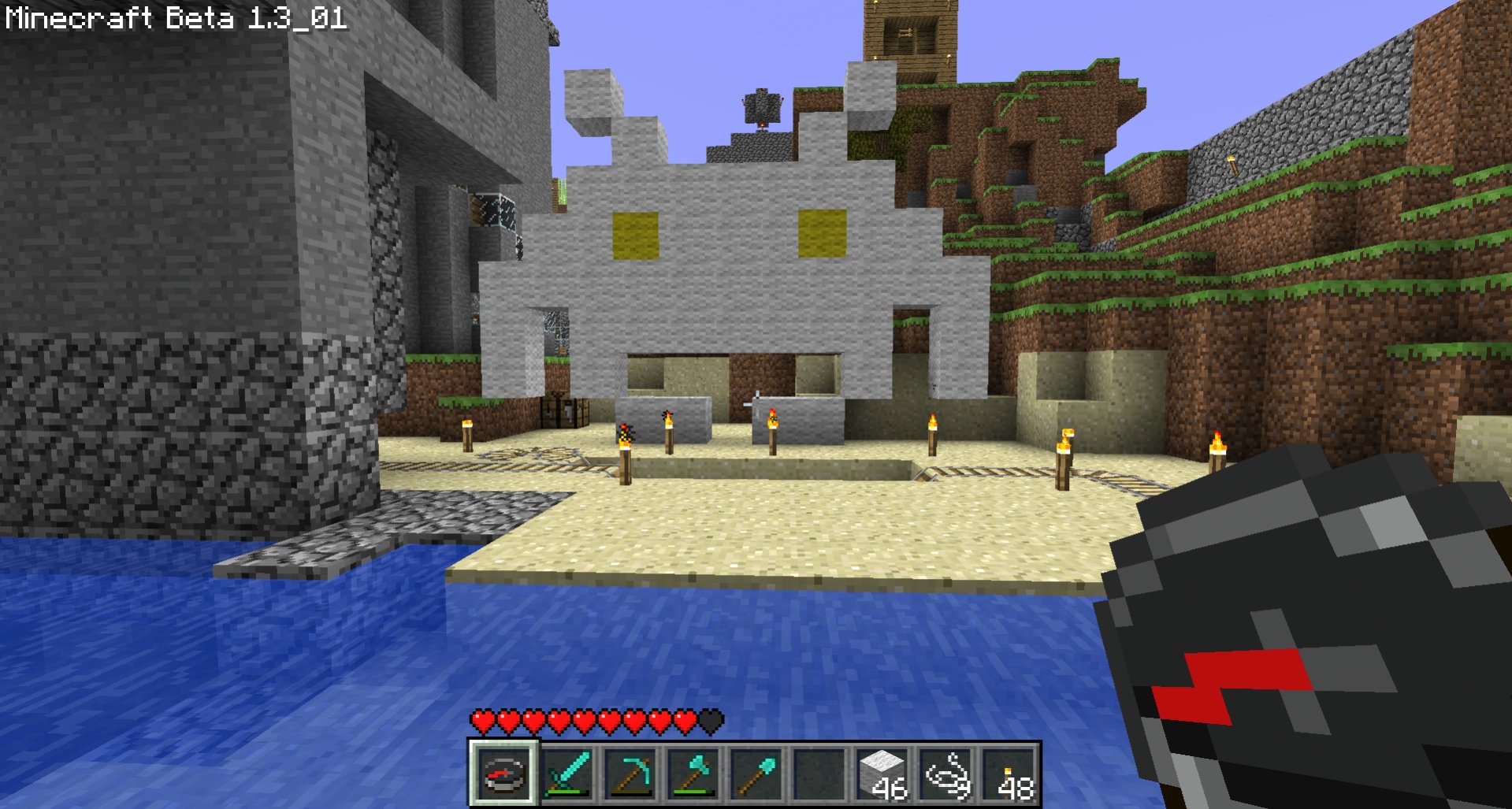Viewport: 1512px width, 809px height.
Task: Pick the diamond shovel slot
Action: coord(756,773)
